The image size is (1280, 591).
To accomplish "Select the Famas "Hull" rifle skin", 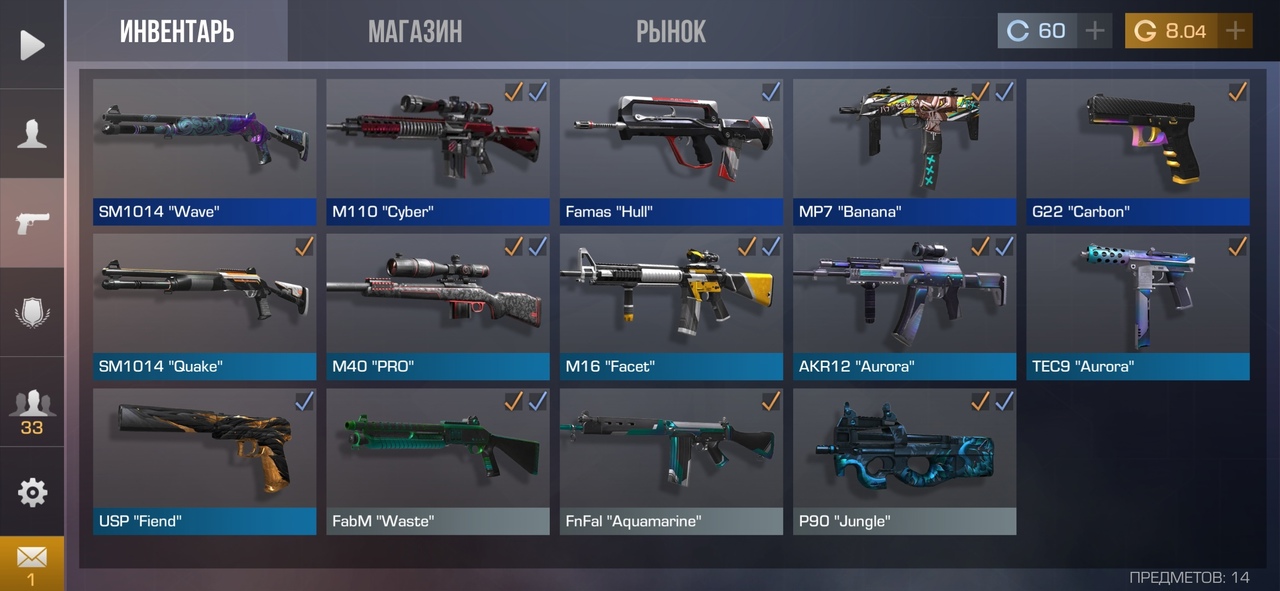I will pos(671,150).
